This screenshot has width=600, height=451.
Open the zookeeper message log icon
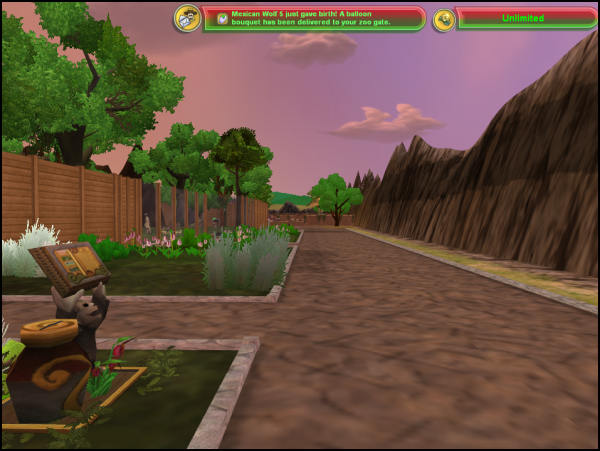(x=187, y=18)
